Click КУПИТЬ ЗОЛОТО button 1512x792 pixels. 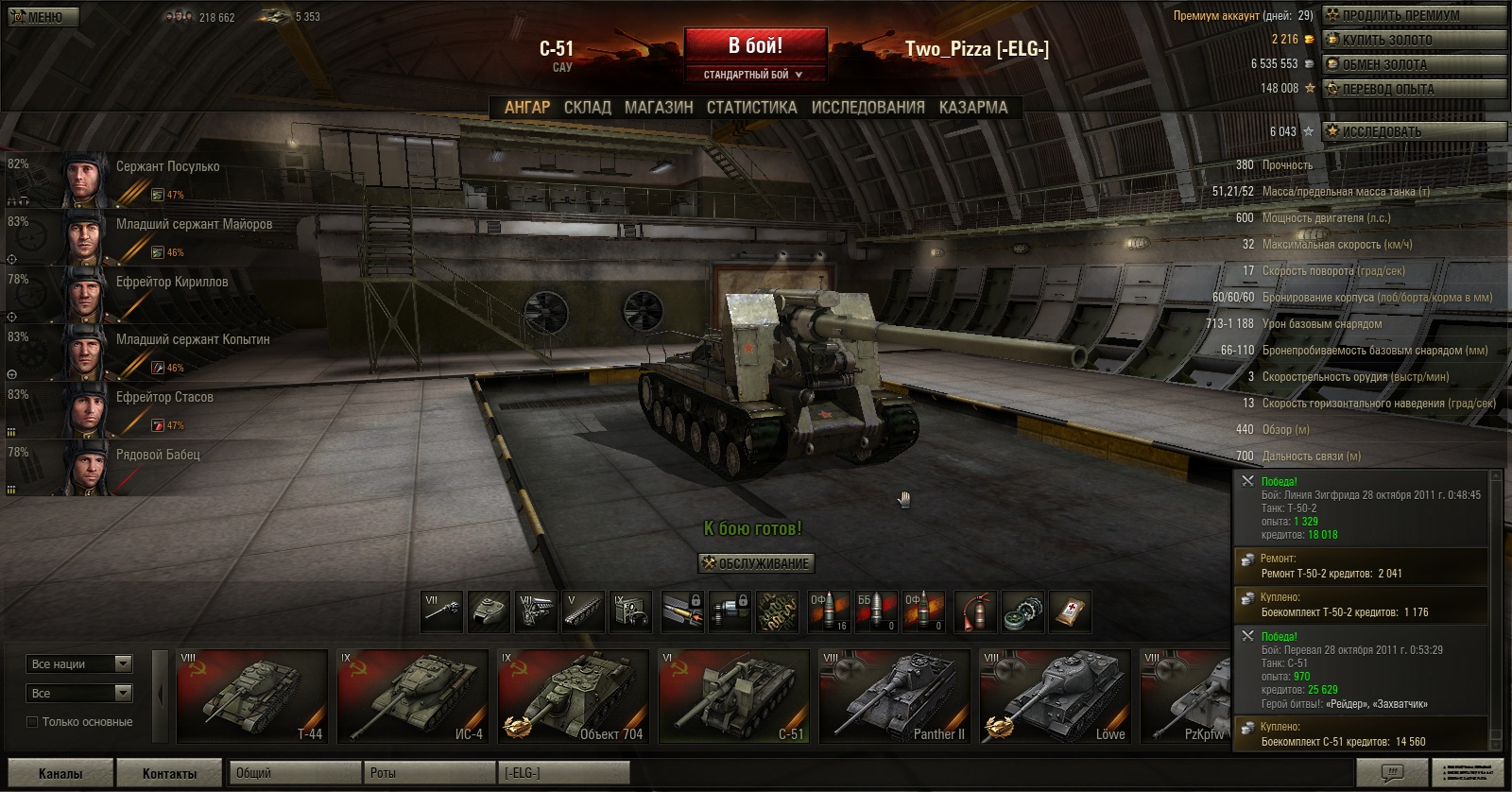pos(1413,40)
